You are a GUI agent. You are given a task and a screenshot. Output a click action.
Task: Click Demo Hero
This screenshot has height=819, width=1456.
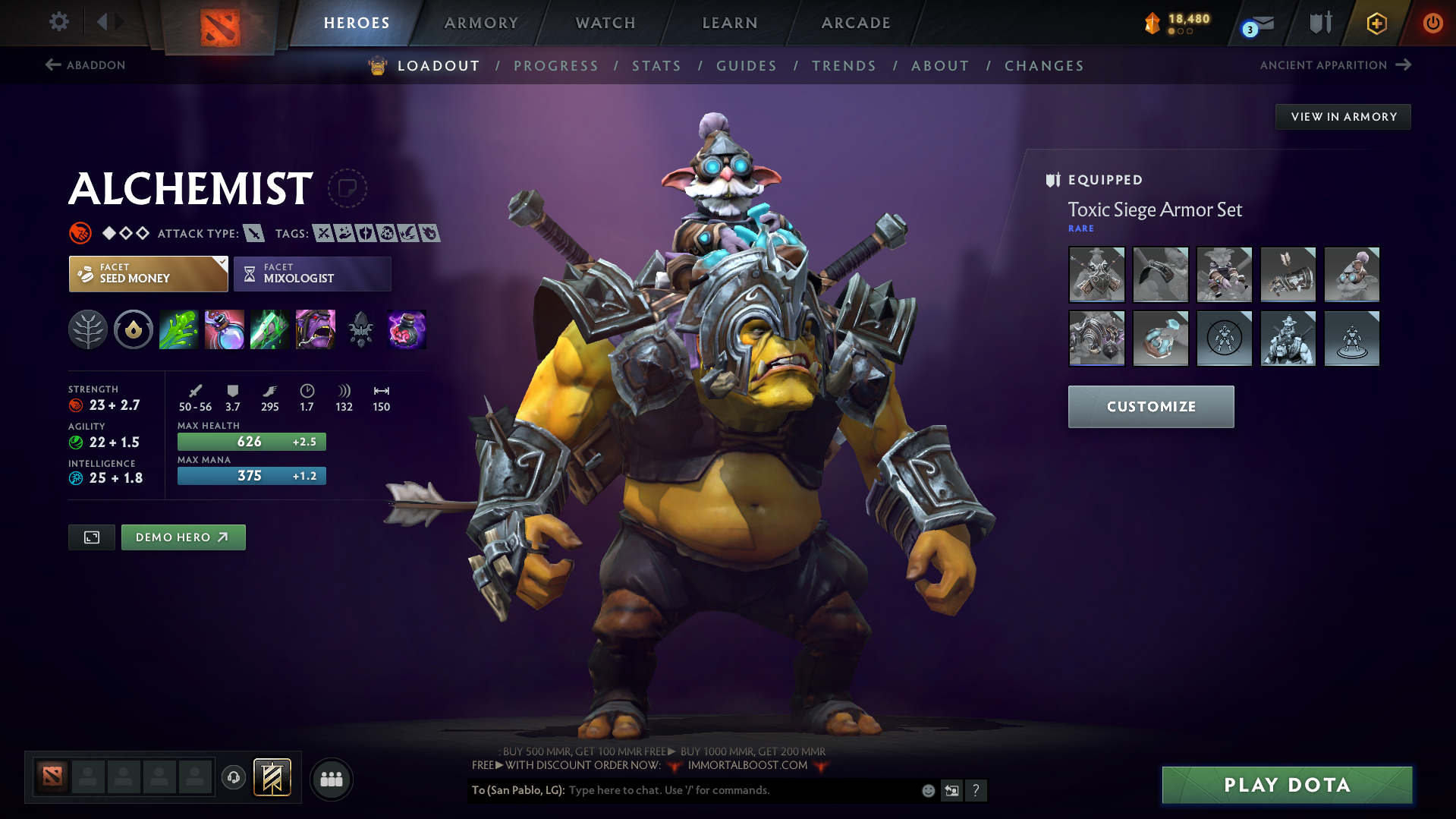pyautogui.click(x=183, y=537)
